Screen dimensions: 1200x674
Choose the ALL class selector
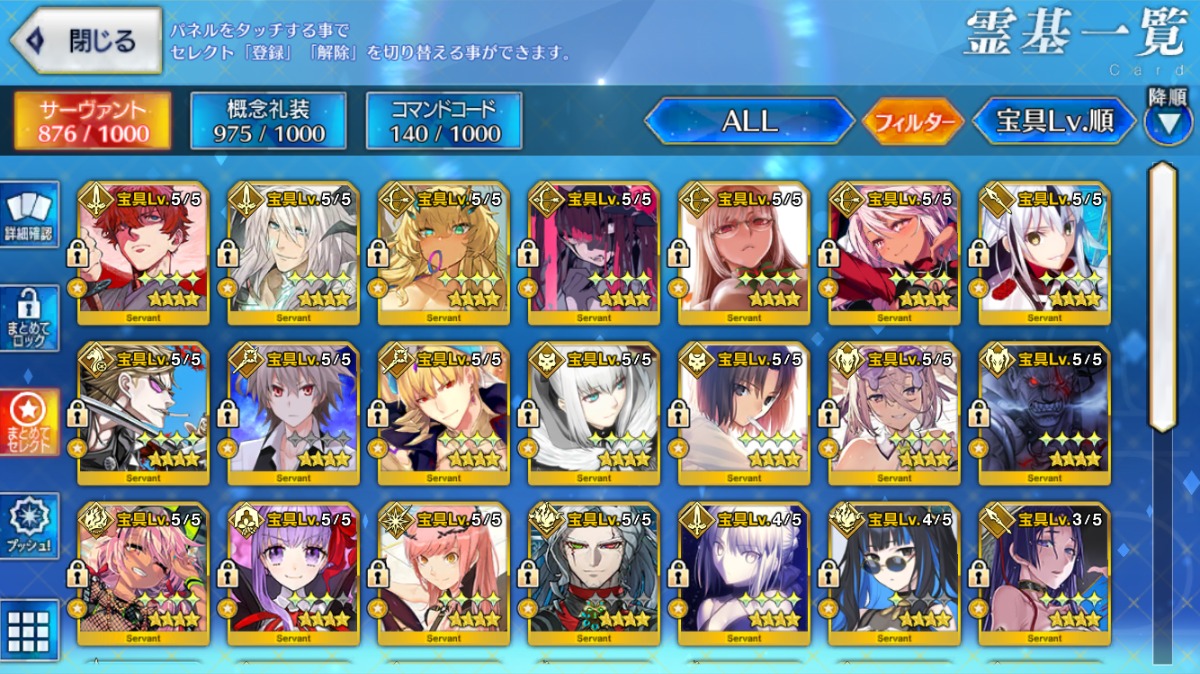(749, 121)
